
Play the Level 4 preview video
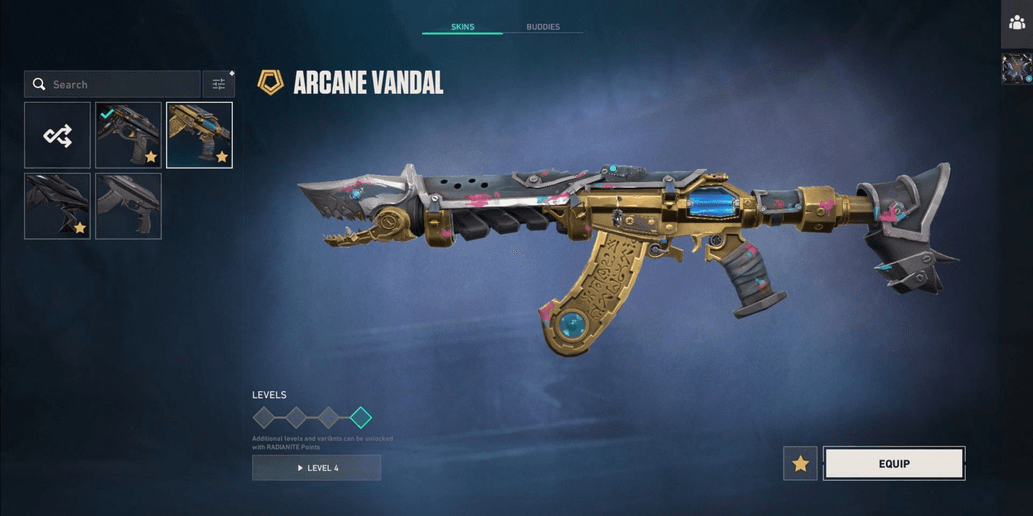click(317, 468)
